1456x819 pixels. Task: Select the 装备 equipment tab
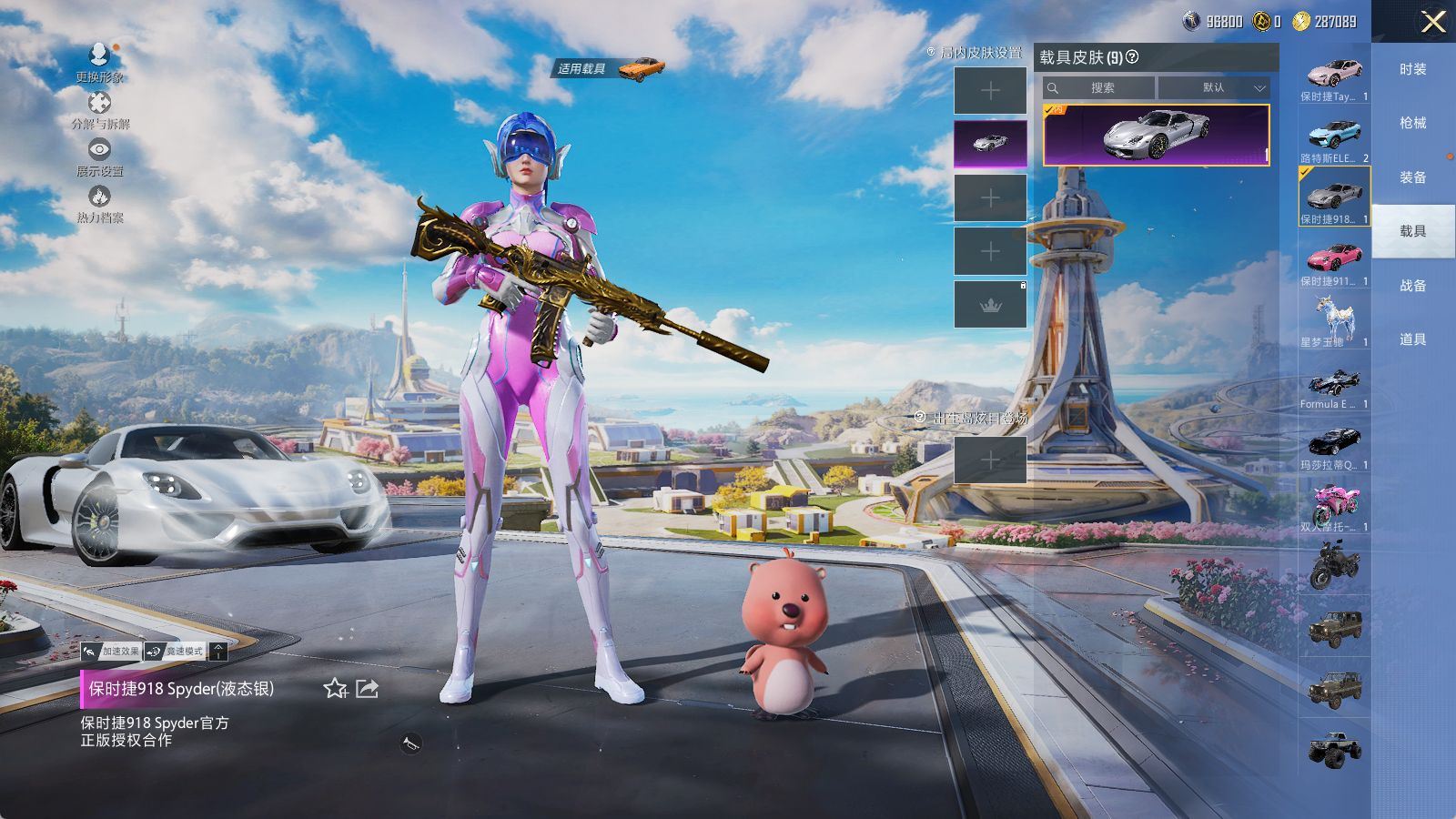click(x=1412, y=177)
